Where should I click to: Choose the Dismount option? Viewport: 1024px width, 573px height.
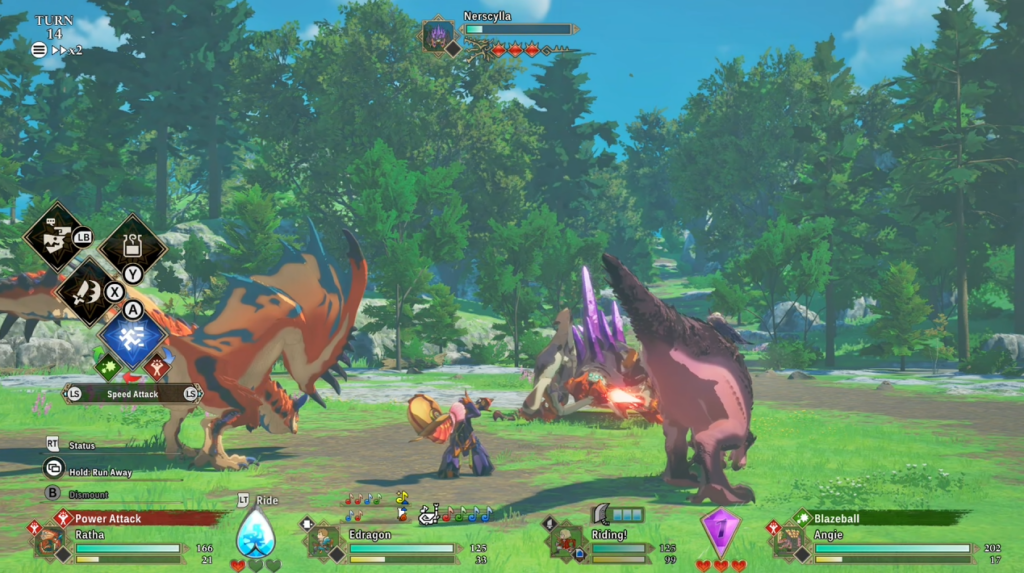[87, 494]
